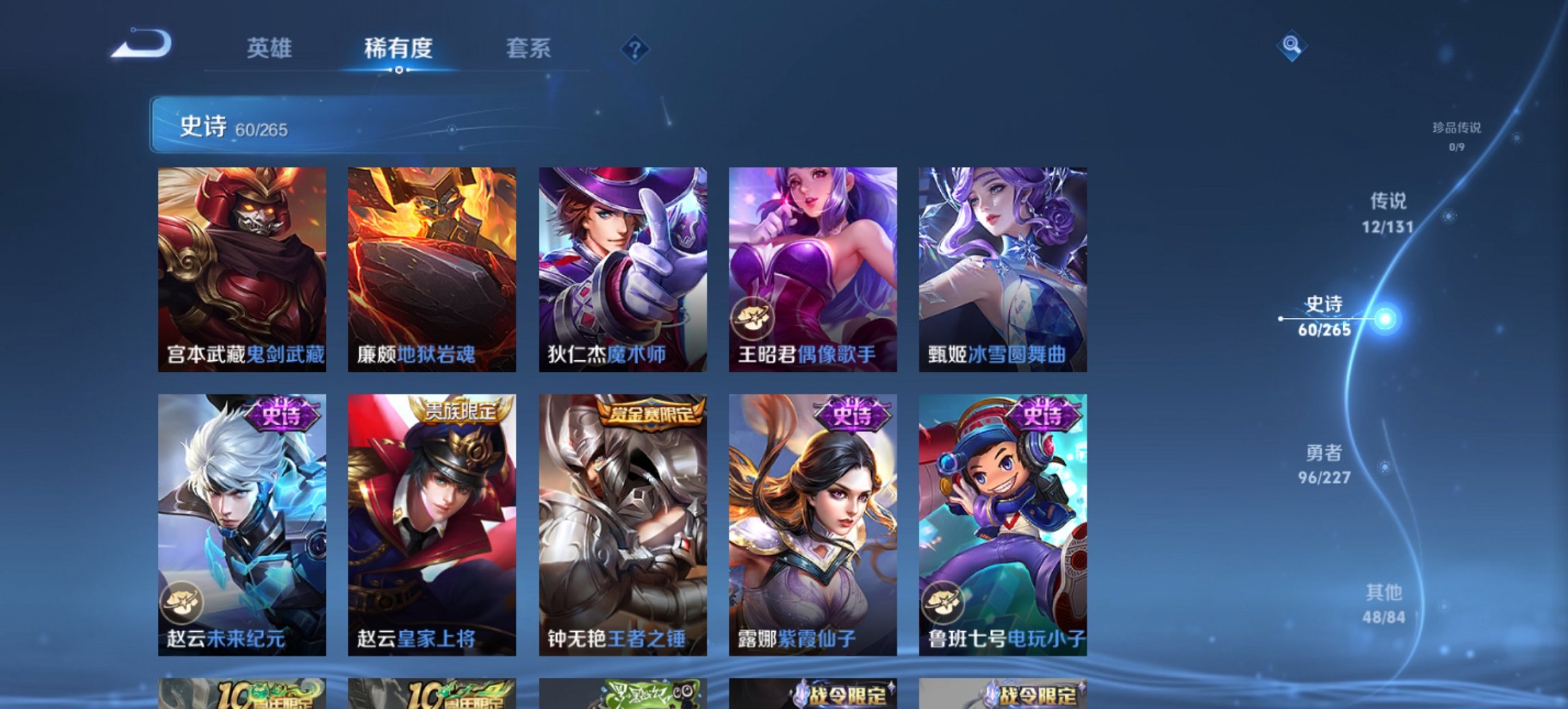
Task: Select the 甄姬冰雪圆舞曲 skin thumbnail
Action: (x=1003, y=267)
